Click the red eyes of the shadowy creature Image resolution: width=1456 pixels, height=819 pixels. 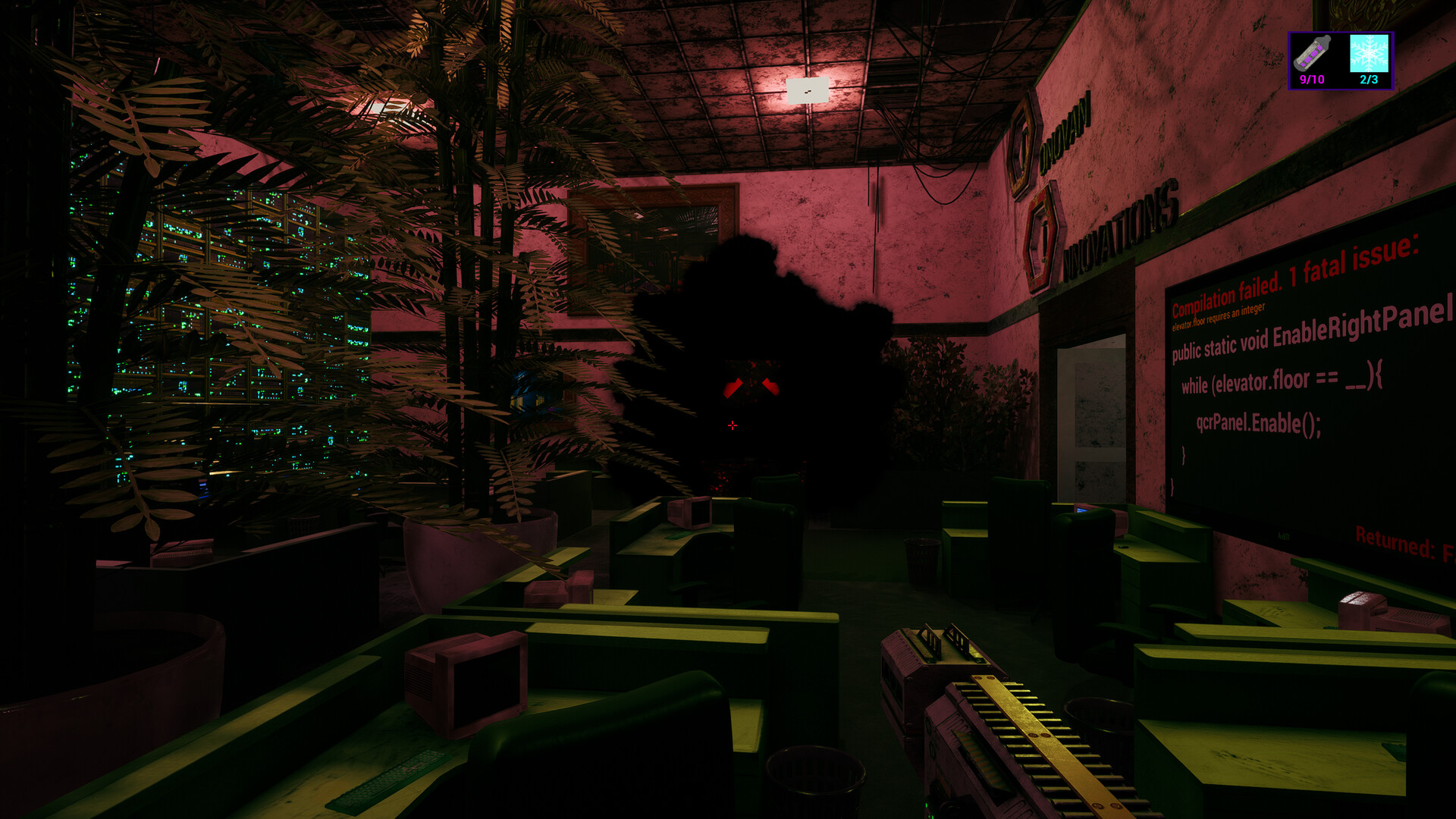(x=751, y=387)
